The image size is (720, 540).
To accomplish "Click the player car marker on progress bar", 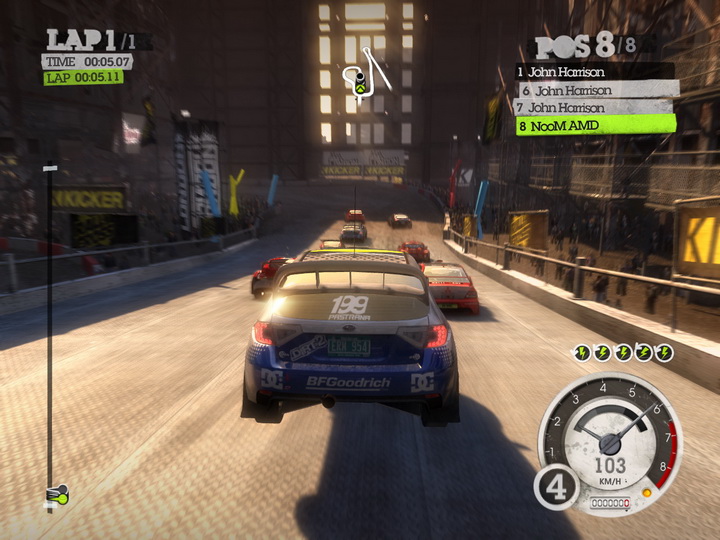I will click(x=57, y=493).
